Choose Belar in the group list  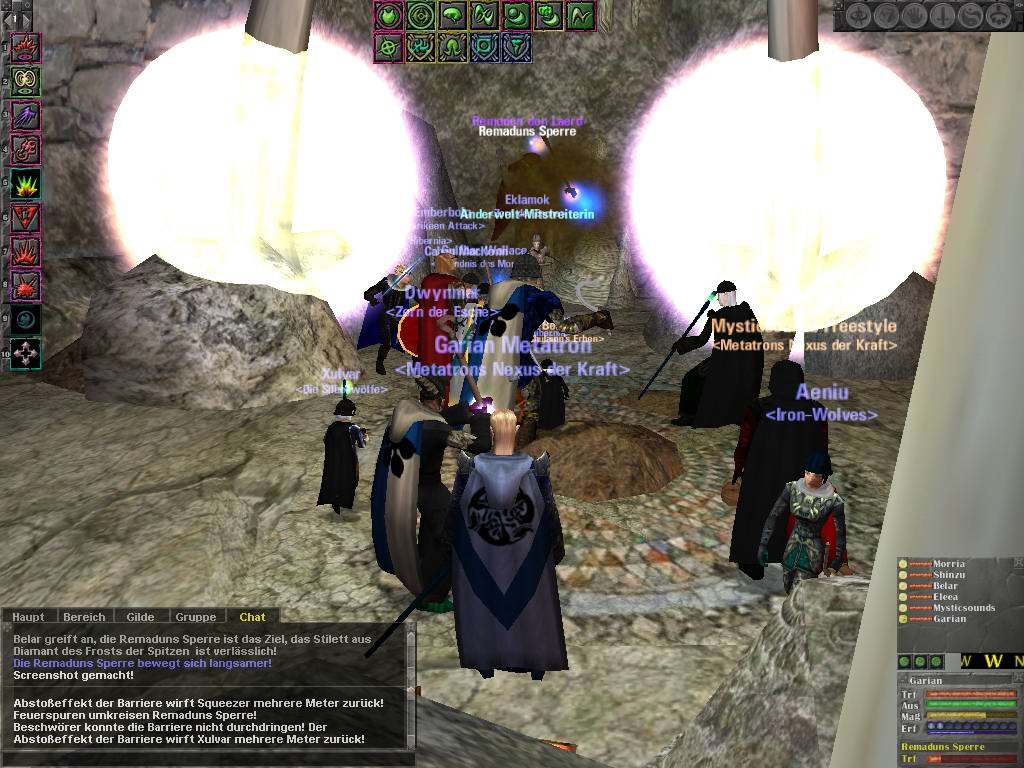point(945,587)
